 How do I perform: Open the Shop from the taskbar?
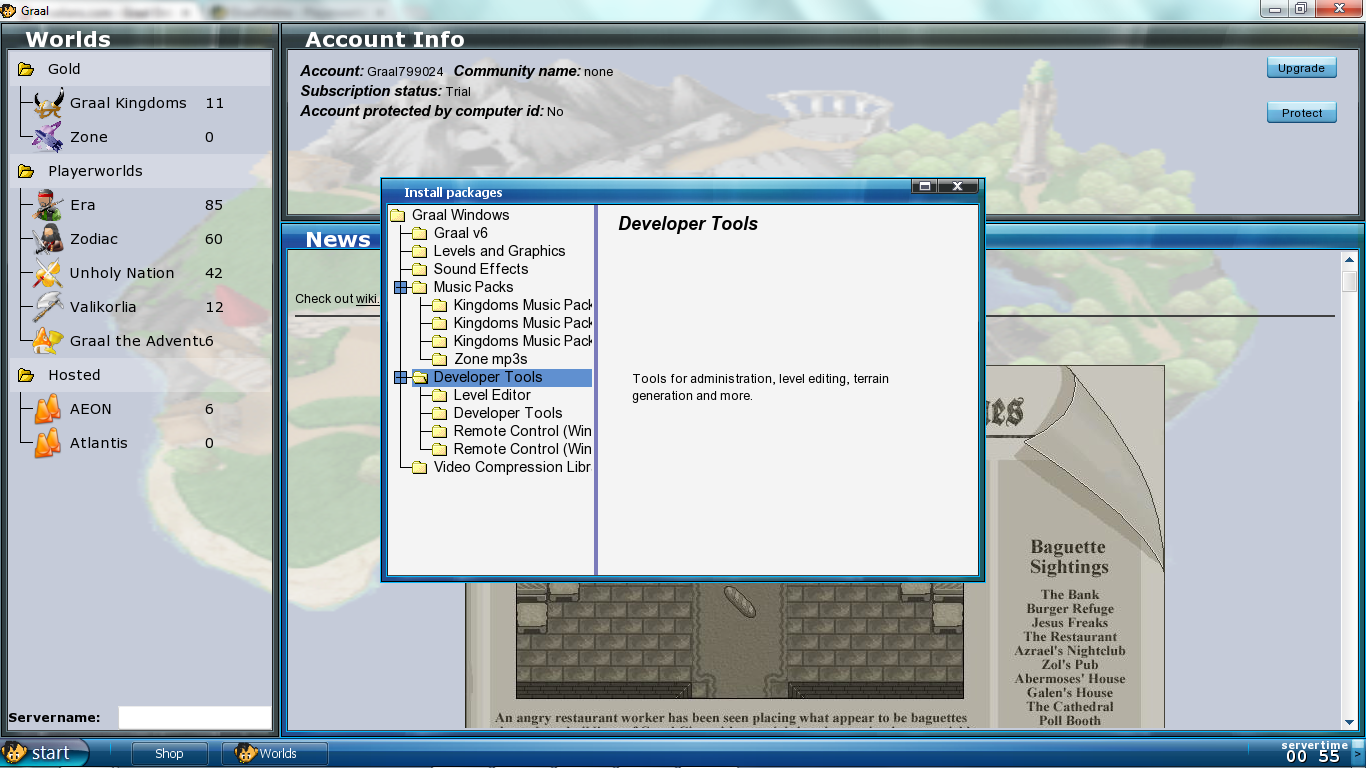(x=169, y=754)
